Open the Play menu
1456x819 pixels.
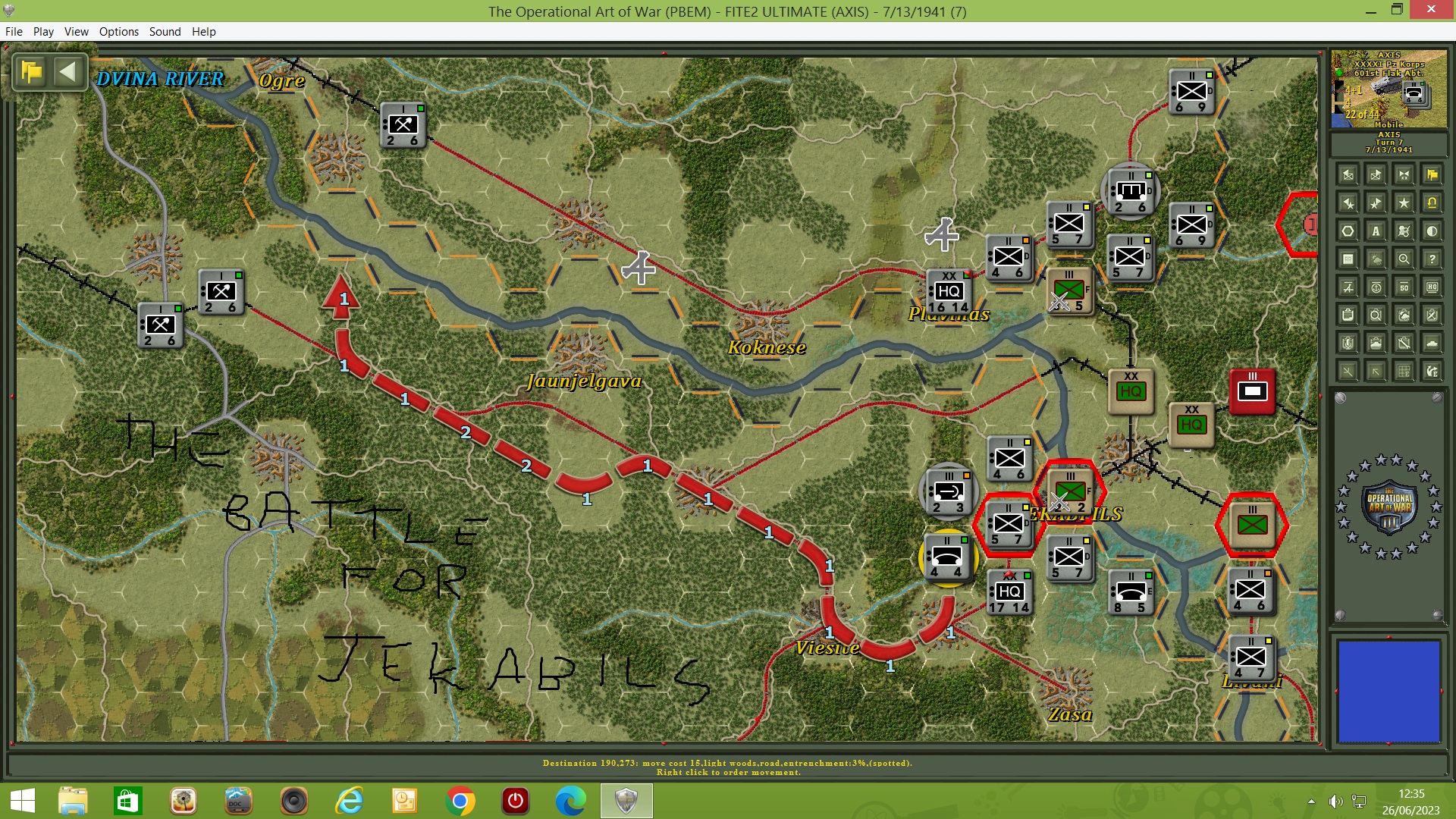[x=43, y=31]
